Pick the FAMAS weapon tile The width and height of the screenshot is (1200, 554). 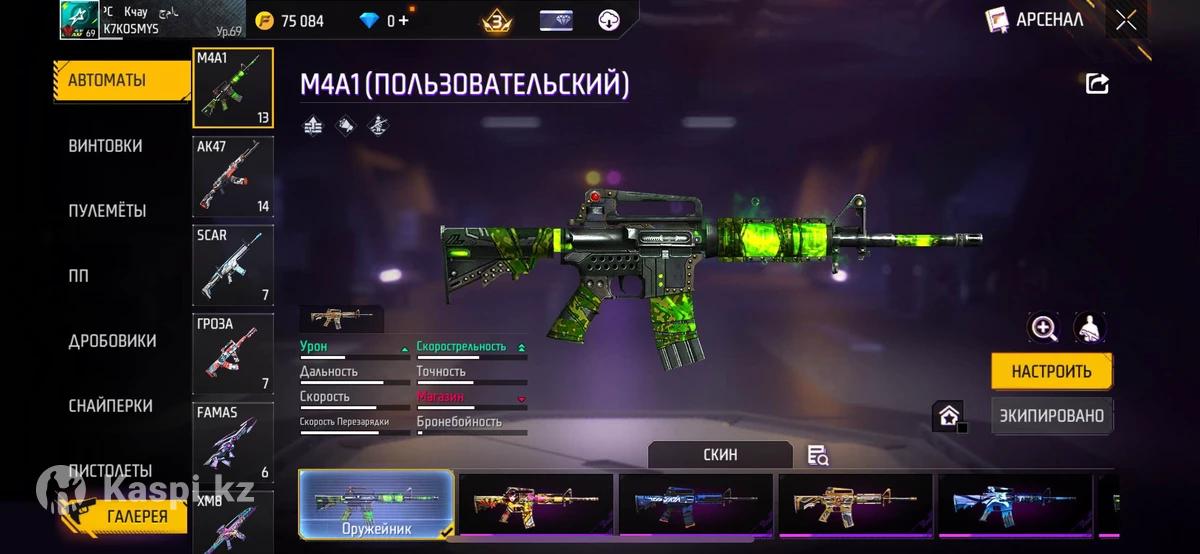point(233,442)
